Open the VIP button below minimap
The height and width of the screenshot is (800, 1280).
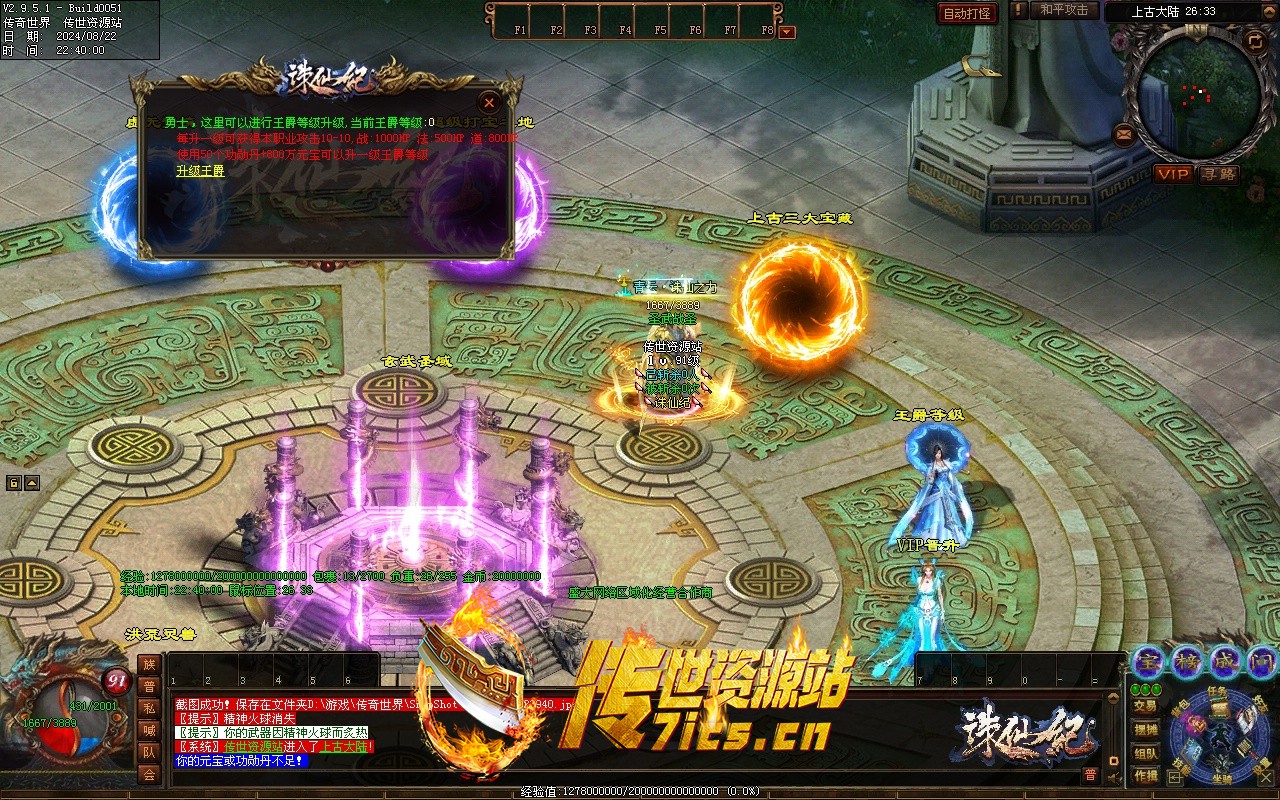[x=1174, y=174]
